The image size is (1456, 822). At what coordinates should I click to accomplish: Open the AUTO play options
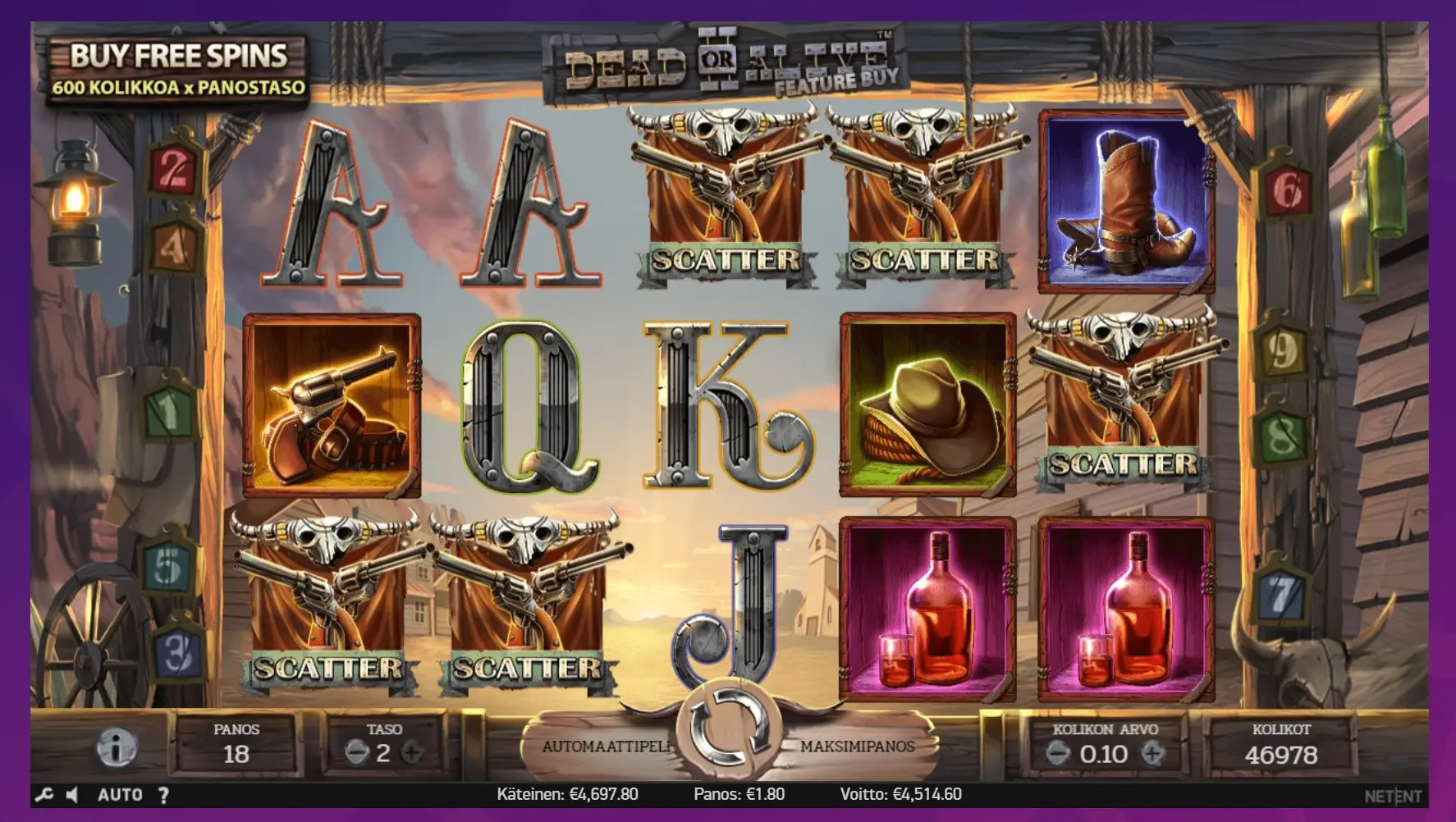click(120, 795)
